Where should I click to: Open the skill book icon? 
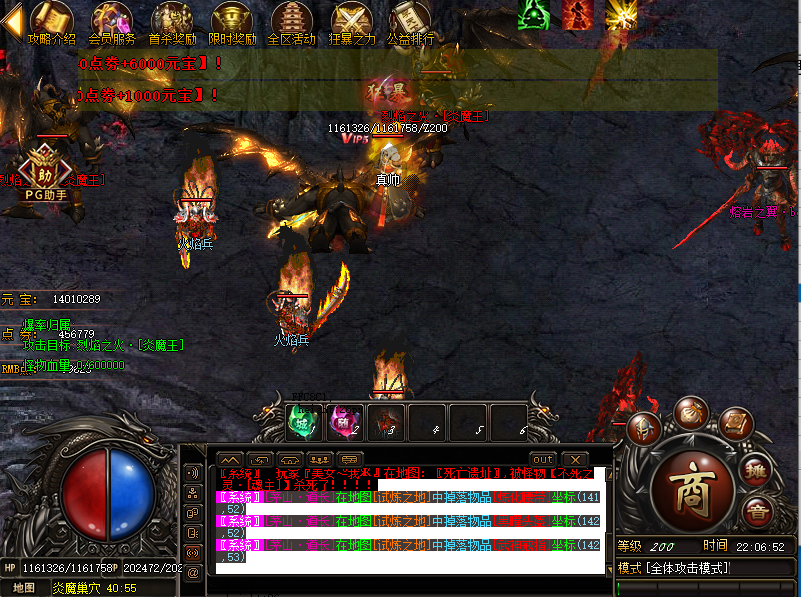coord(735,424)
